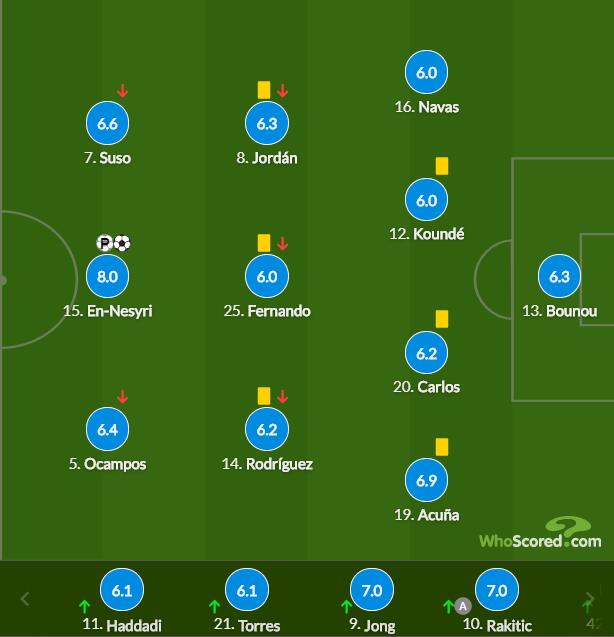Select substitute Haddadi's 6.1 rating
The width and height of the screenshot is (614, 637).
pos(122,591)
